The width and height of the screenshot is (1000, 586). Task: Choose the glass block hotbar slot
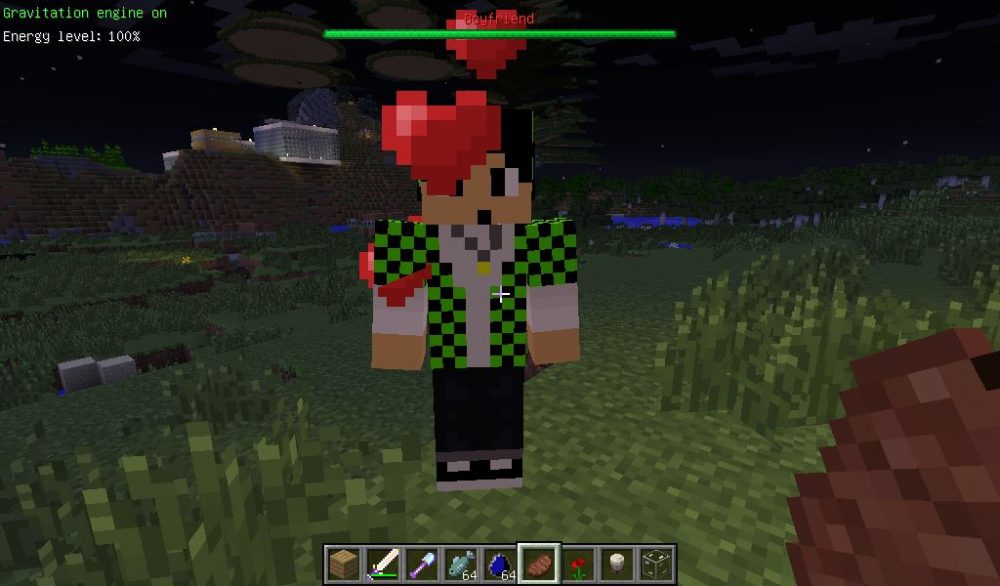[x=655, y=564]
